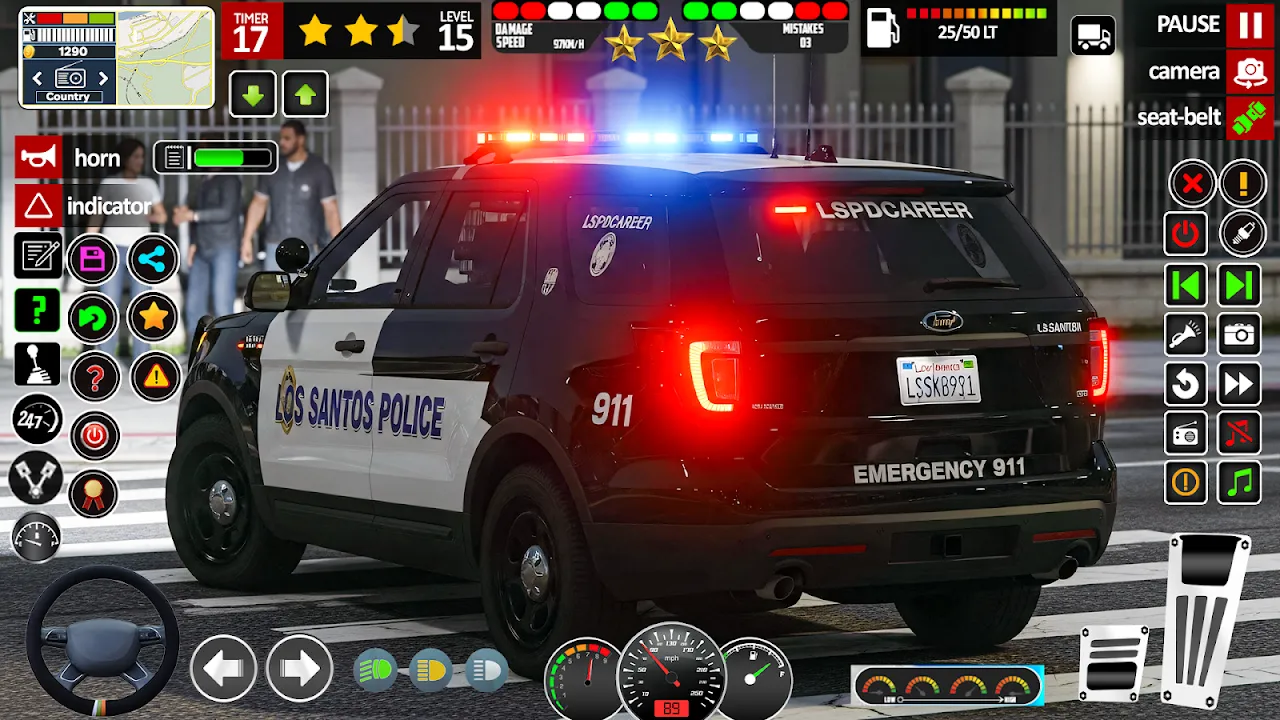Take a screenshot with the photo camera icon
Image resolution: width=1280 pixels, height=720 pixels.
click(x=1239, y=335)
